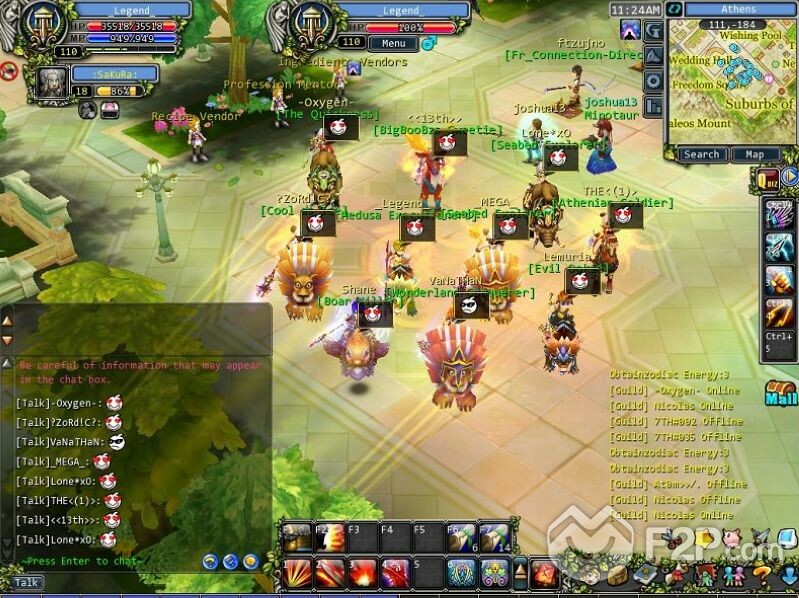
Task: Select the SaKuRa pet portrait
Action: click(x=51, y=82)
